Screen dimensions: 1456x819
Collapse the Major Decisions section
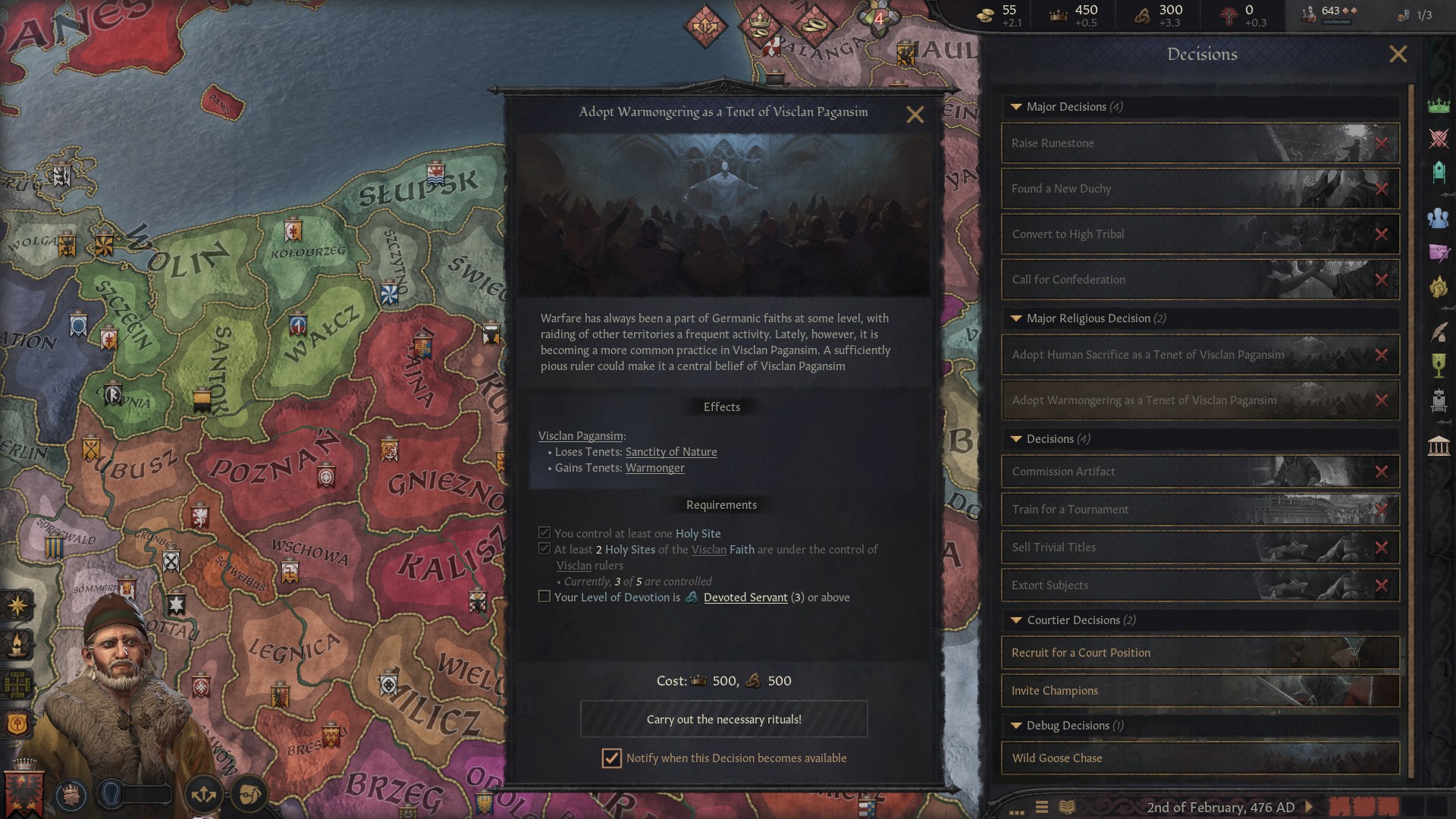[1016, 107]
